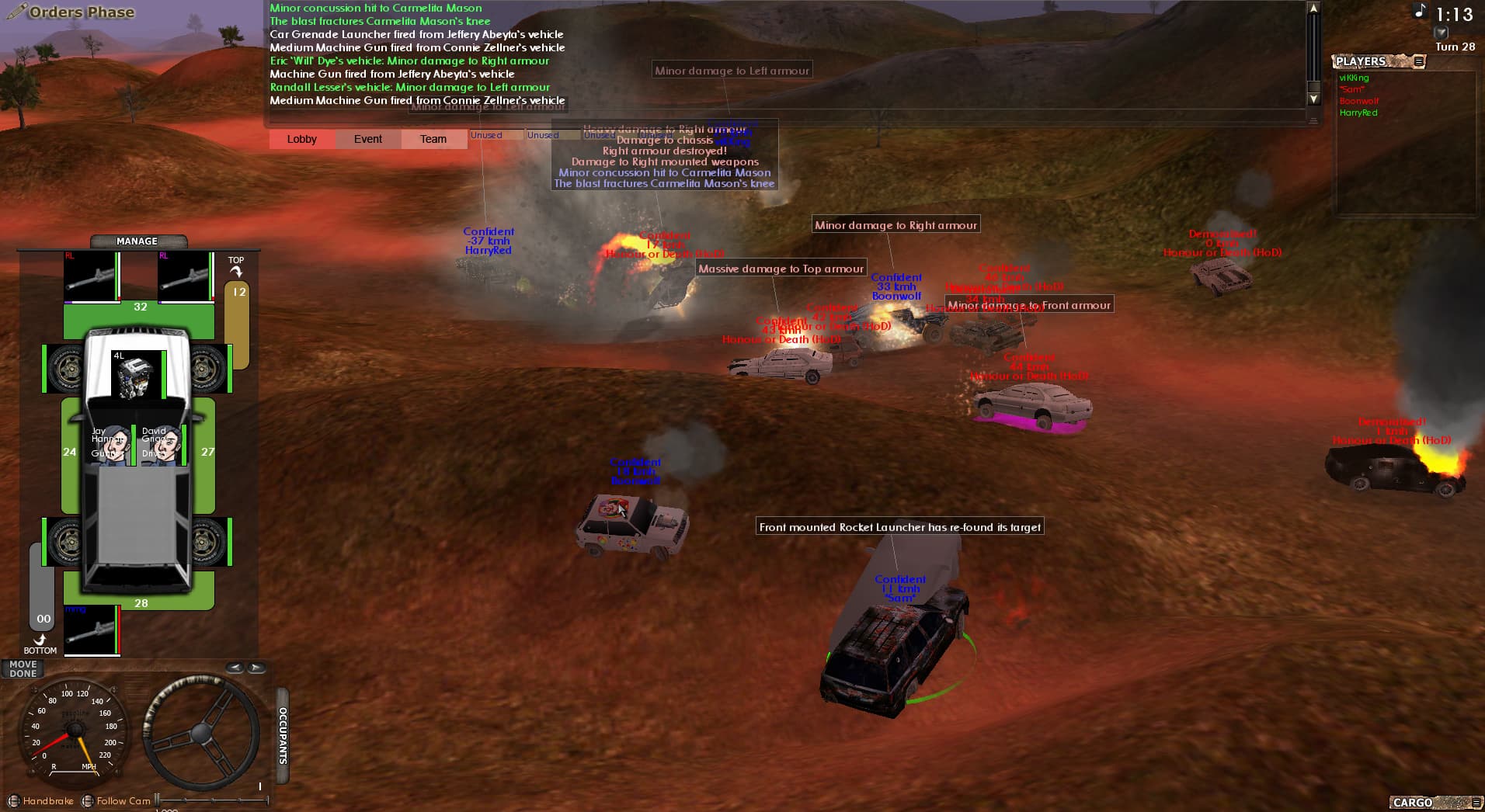This screenshot has width=1485, height=812.
Task: Expand the OCCUPANTS side panel
Action: (x=281, y=734)
